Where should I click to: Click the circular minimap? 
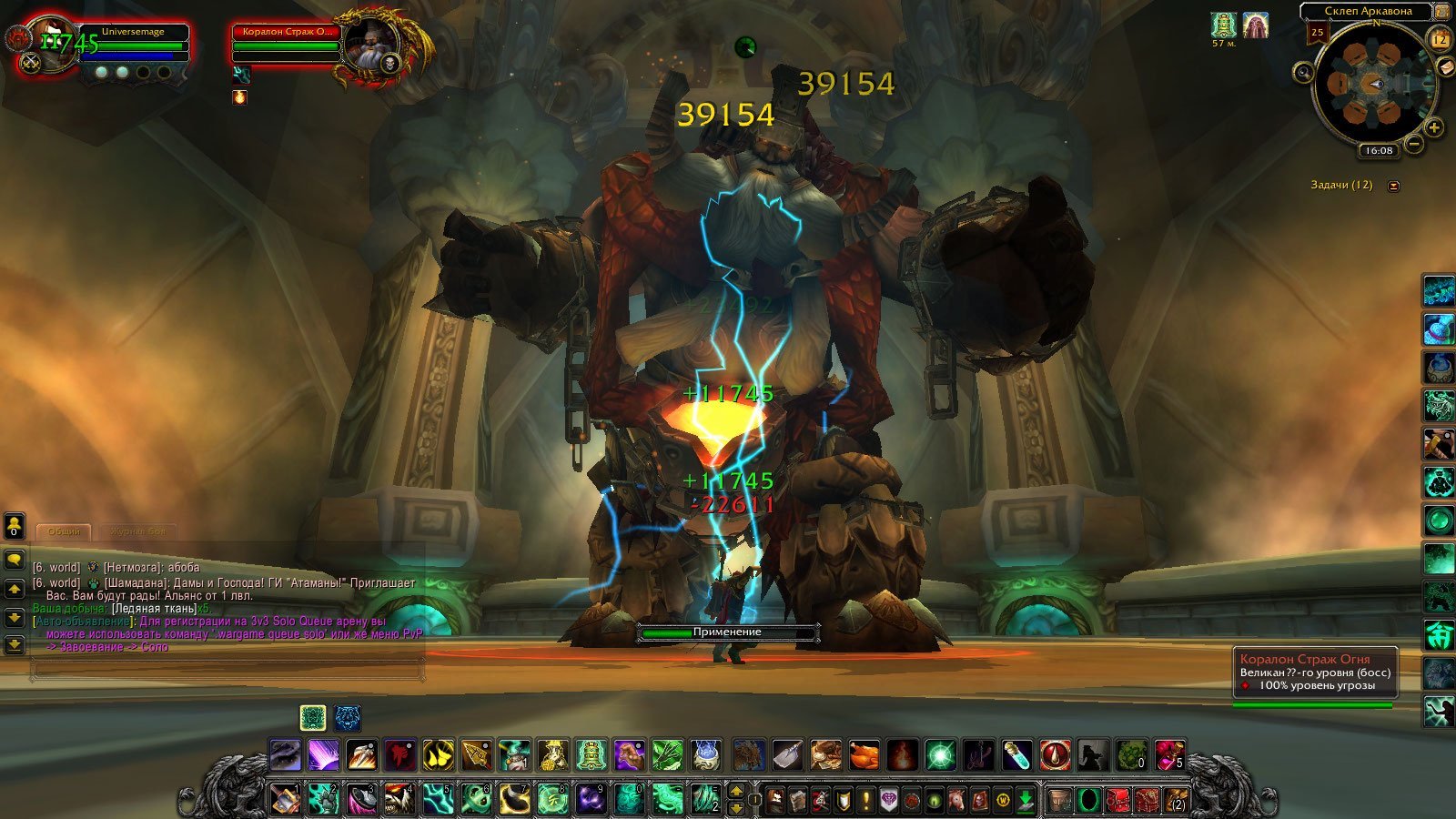(x=1372, y=85)
